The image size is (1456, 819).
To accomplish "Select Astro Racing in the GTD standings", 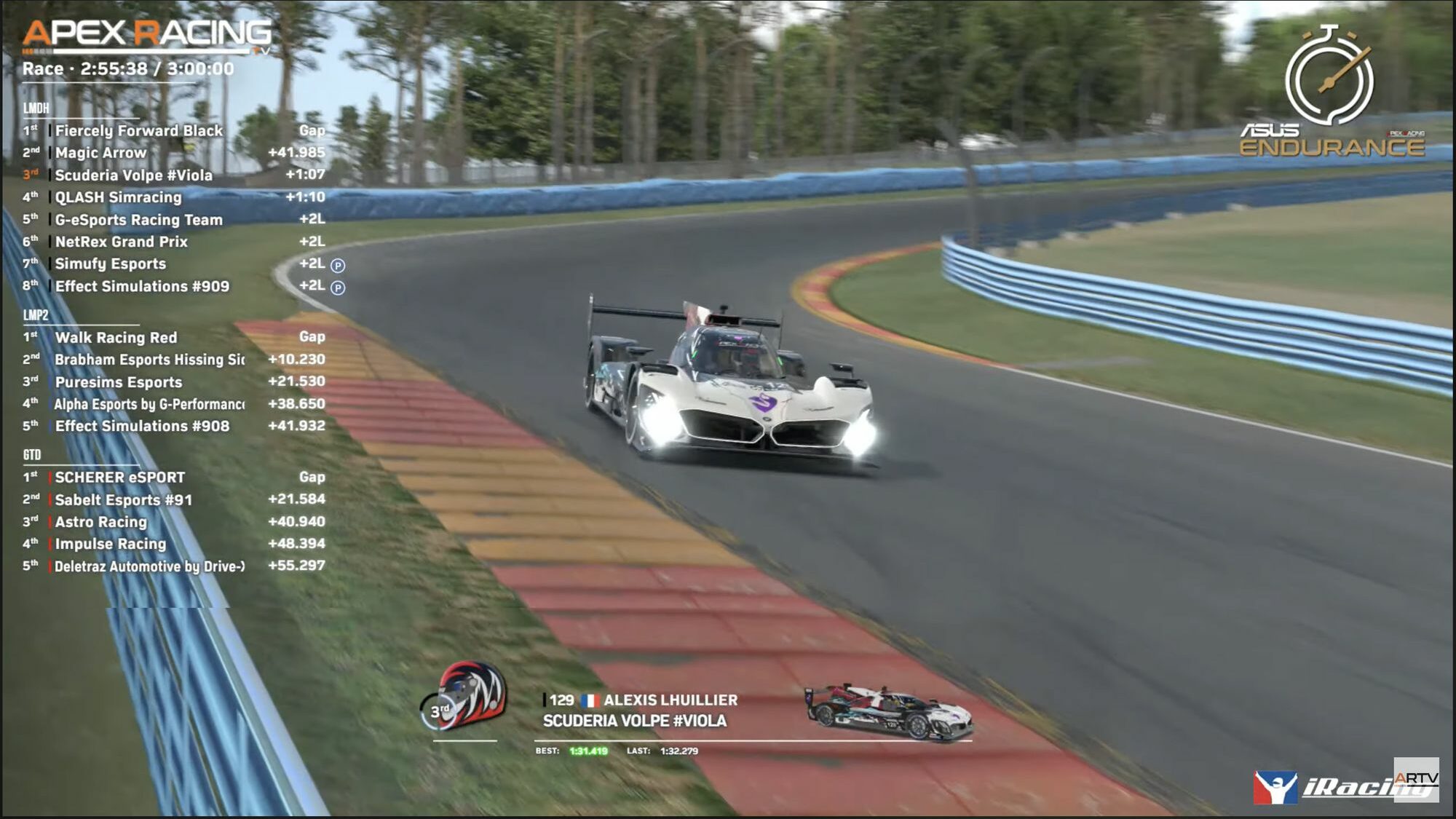I will coord(101,522).
